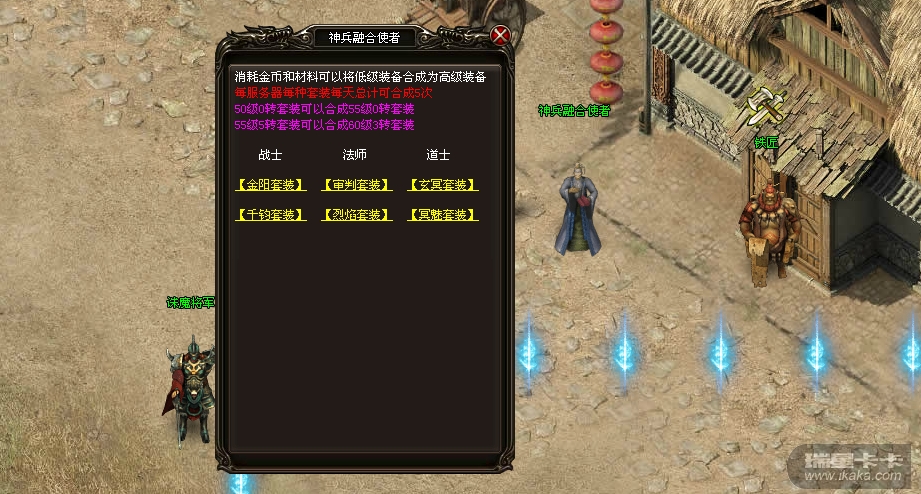Open the 【玄冥套装】 taoist set option
The height and width of the screenshot is (494, 921).
click(442, 185)
